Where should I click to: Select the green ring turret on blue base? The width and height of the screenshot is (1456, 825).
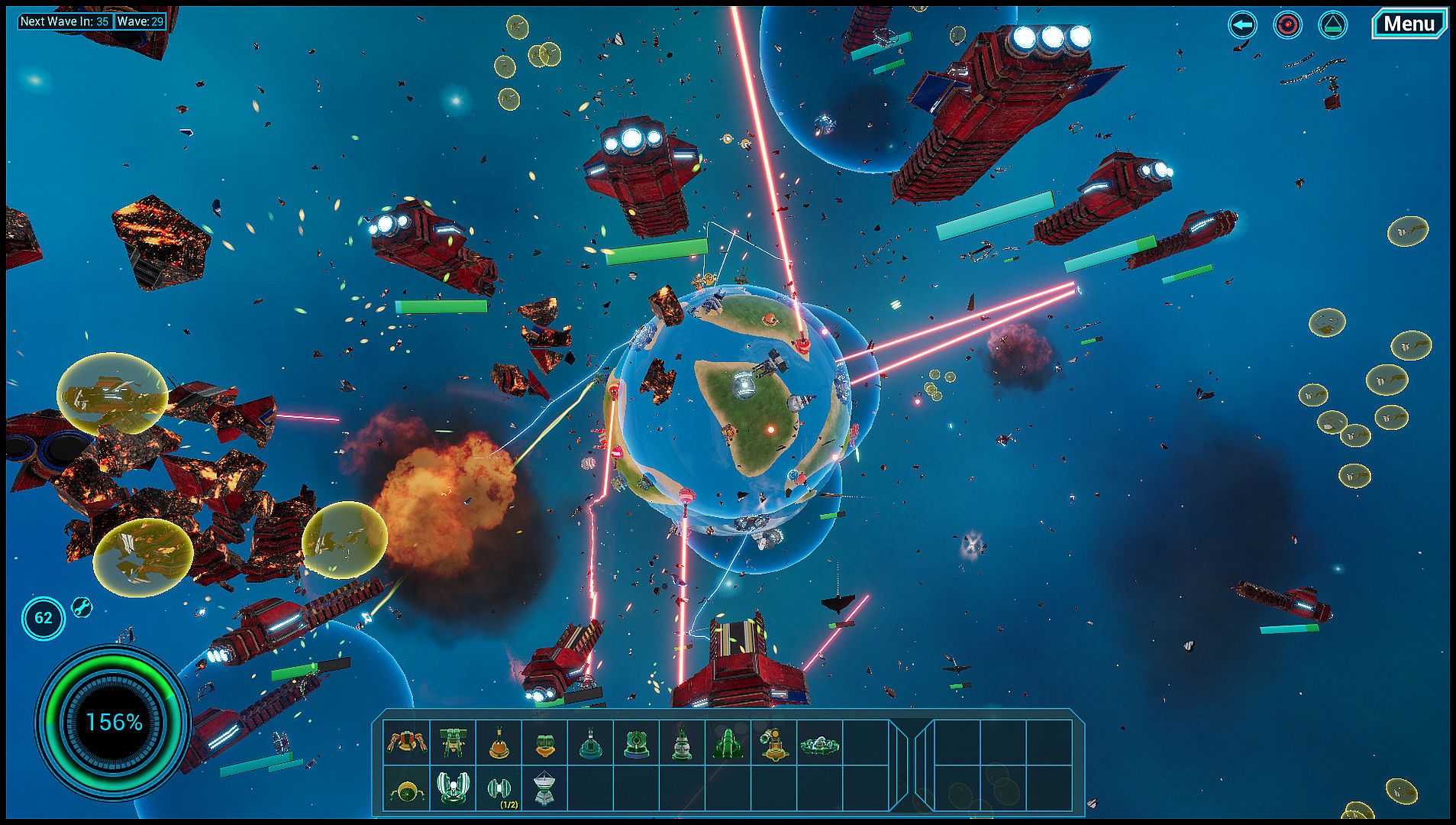(x=636, y=742)
